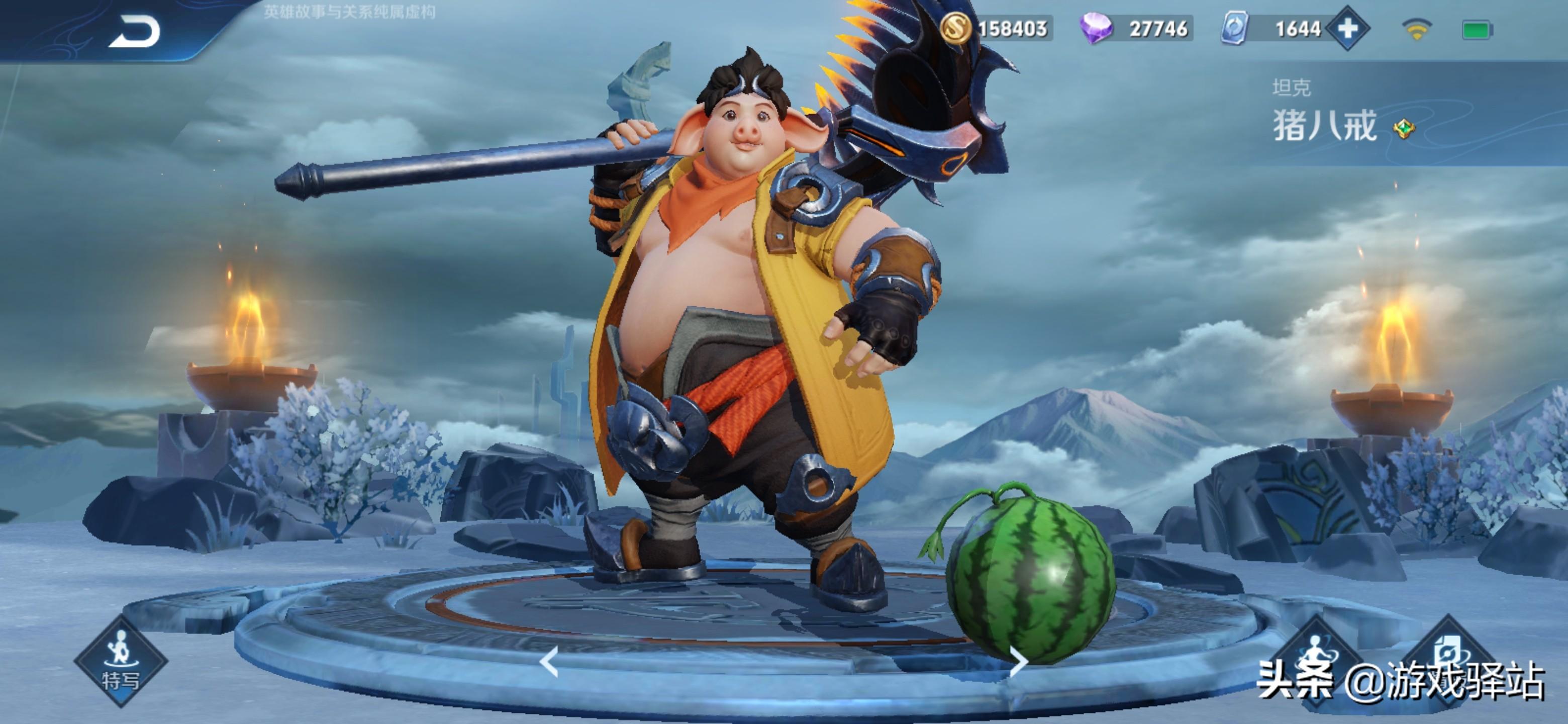Viewport: 1568px width, 724px height.
Task: Open the 特写 close-up view
Action: click(x=121, y=661)
